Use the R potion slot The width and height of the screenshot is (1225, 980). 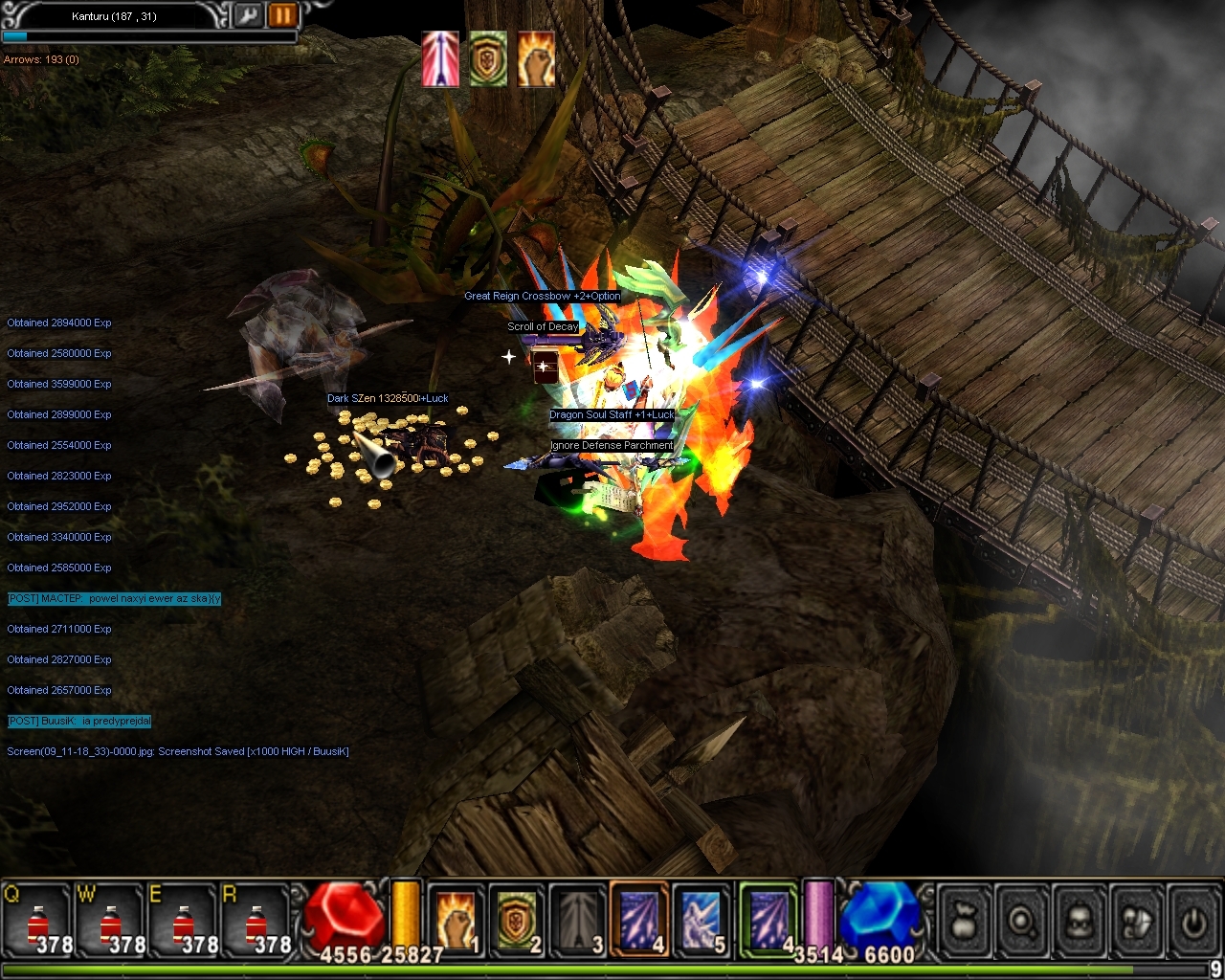[x=256, y=921]
